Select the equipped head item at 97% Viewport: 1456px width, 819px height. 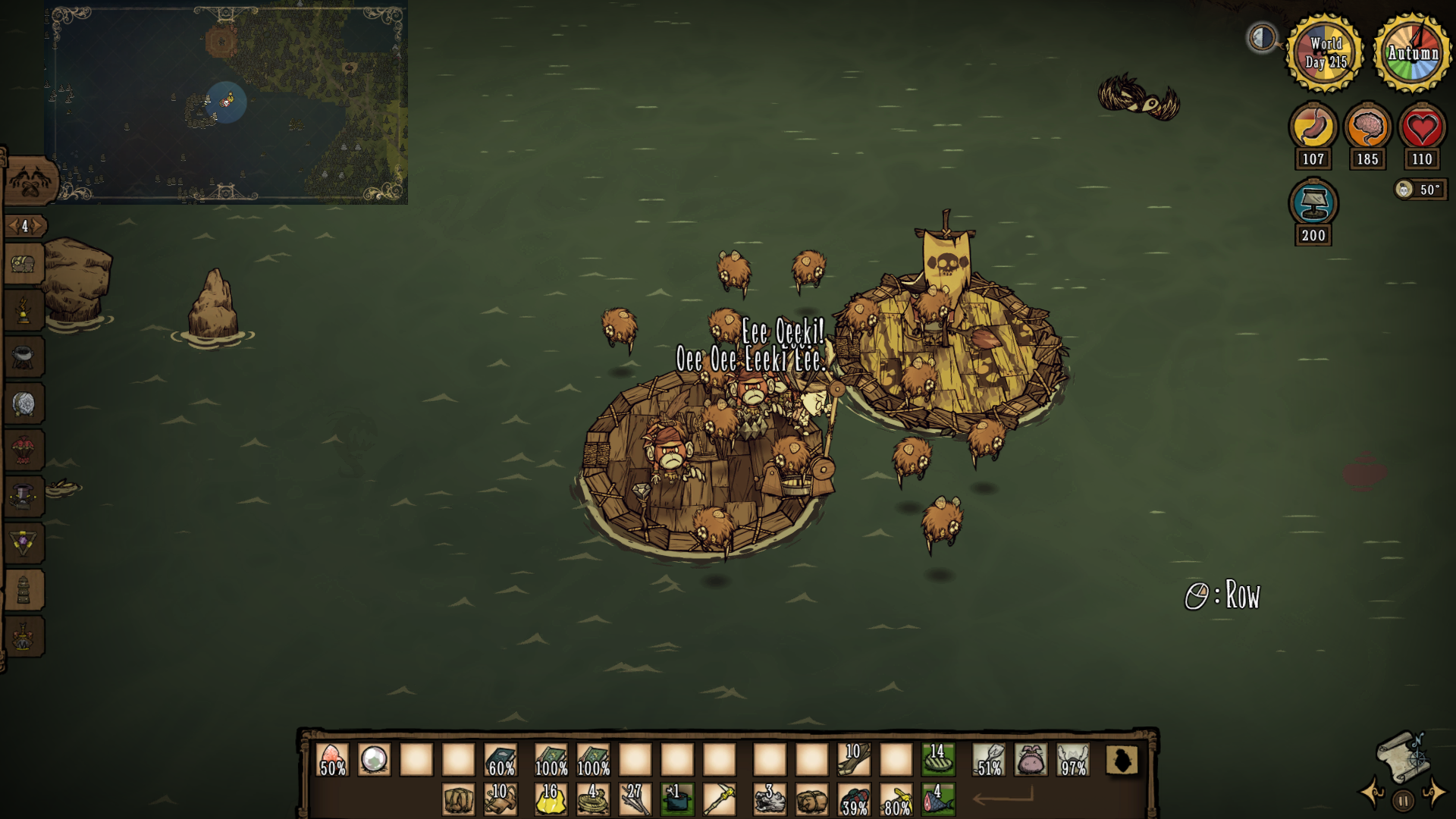pos(1073,759)
